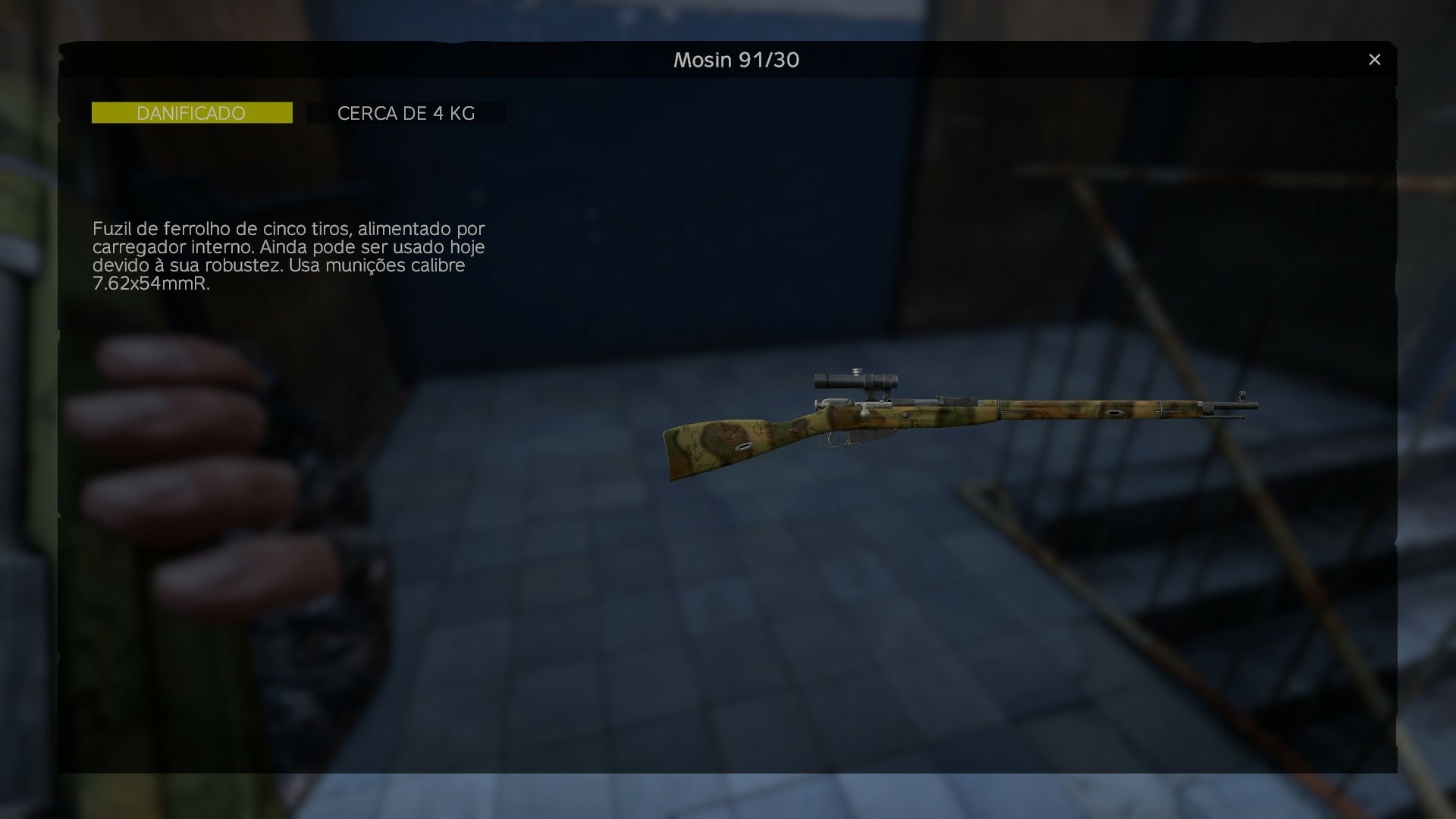
Task: Click the CERCA DE 4 KG weight badge
Action: (x=407, y=112)
